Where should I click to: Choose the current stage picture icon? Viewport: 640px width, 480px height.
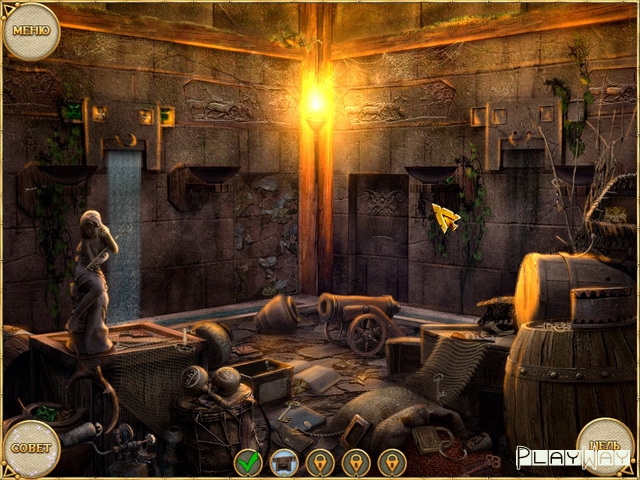pyautogui.click(x=284, y=462)
